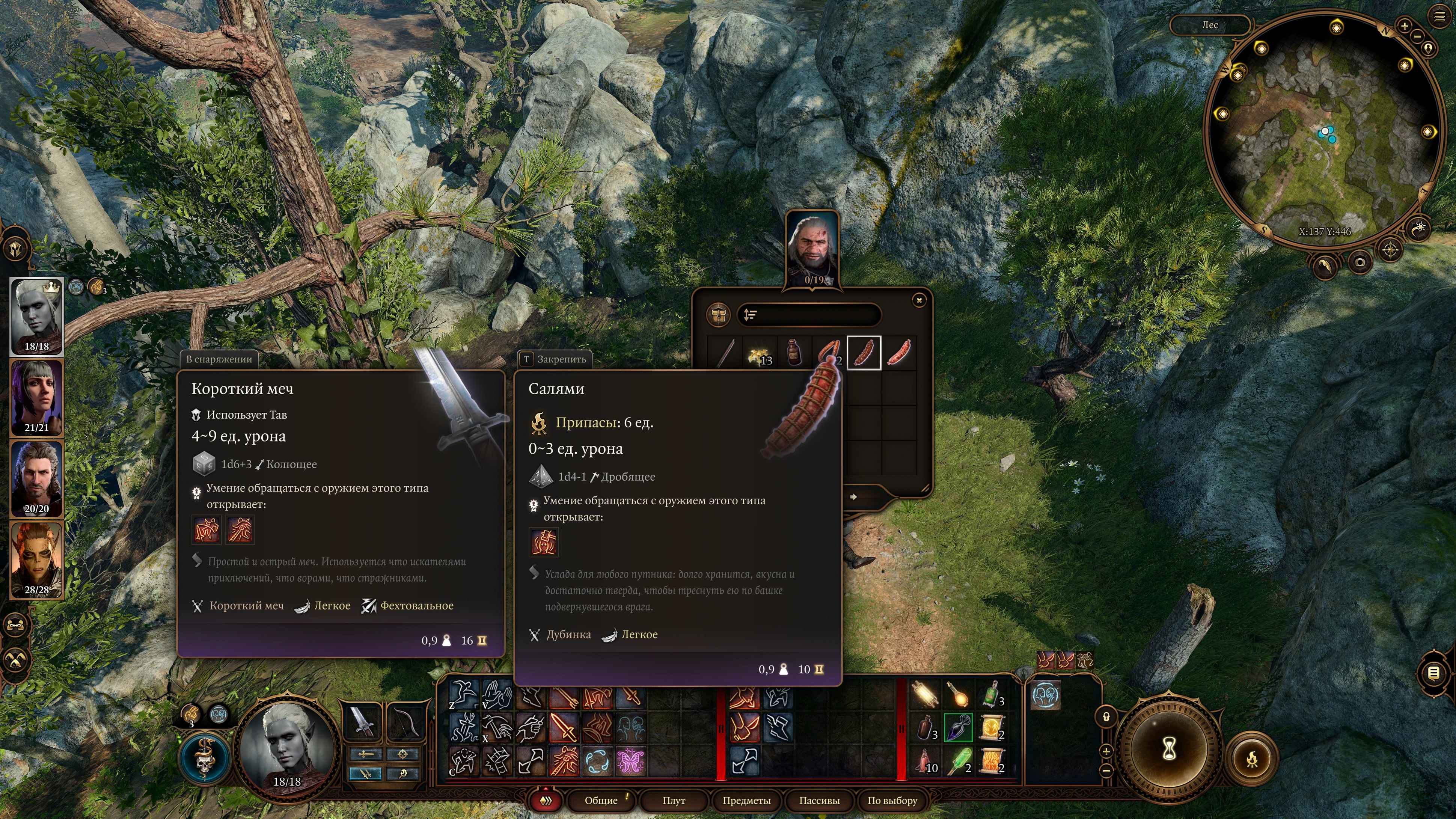Click the take-all chest button
This screenshot has height=819, width=1456.
pyautogui.click(x=718, y=315)
